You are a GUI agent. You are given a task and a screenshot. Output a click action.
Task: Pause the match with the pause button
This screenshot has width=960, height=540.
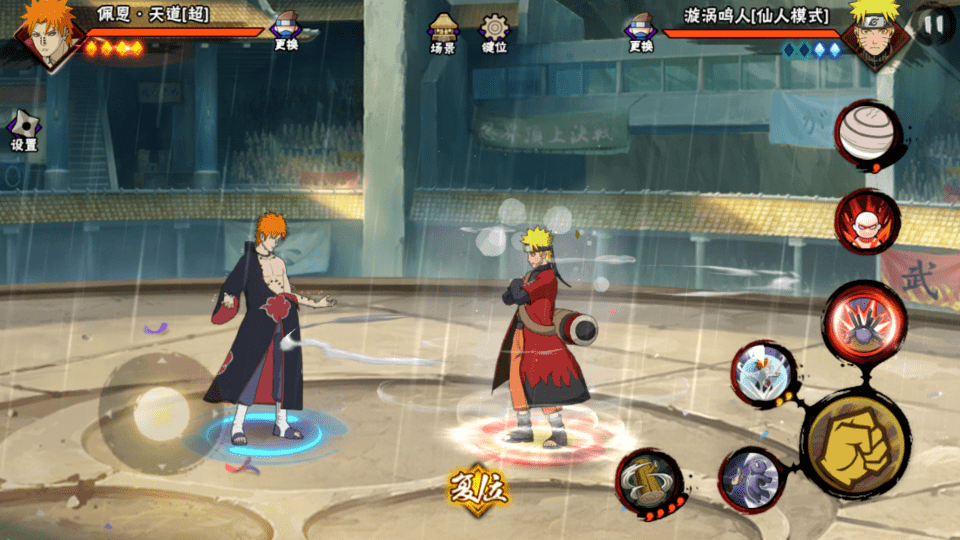coord(935,24)
